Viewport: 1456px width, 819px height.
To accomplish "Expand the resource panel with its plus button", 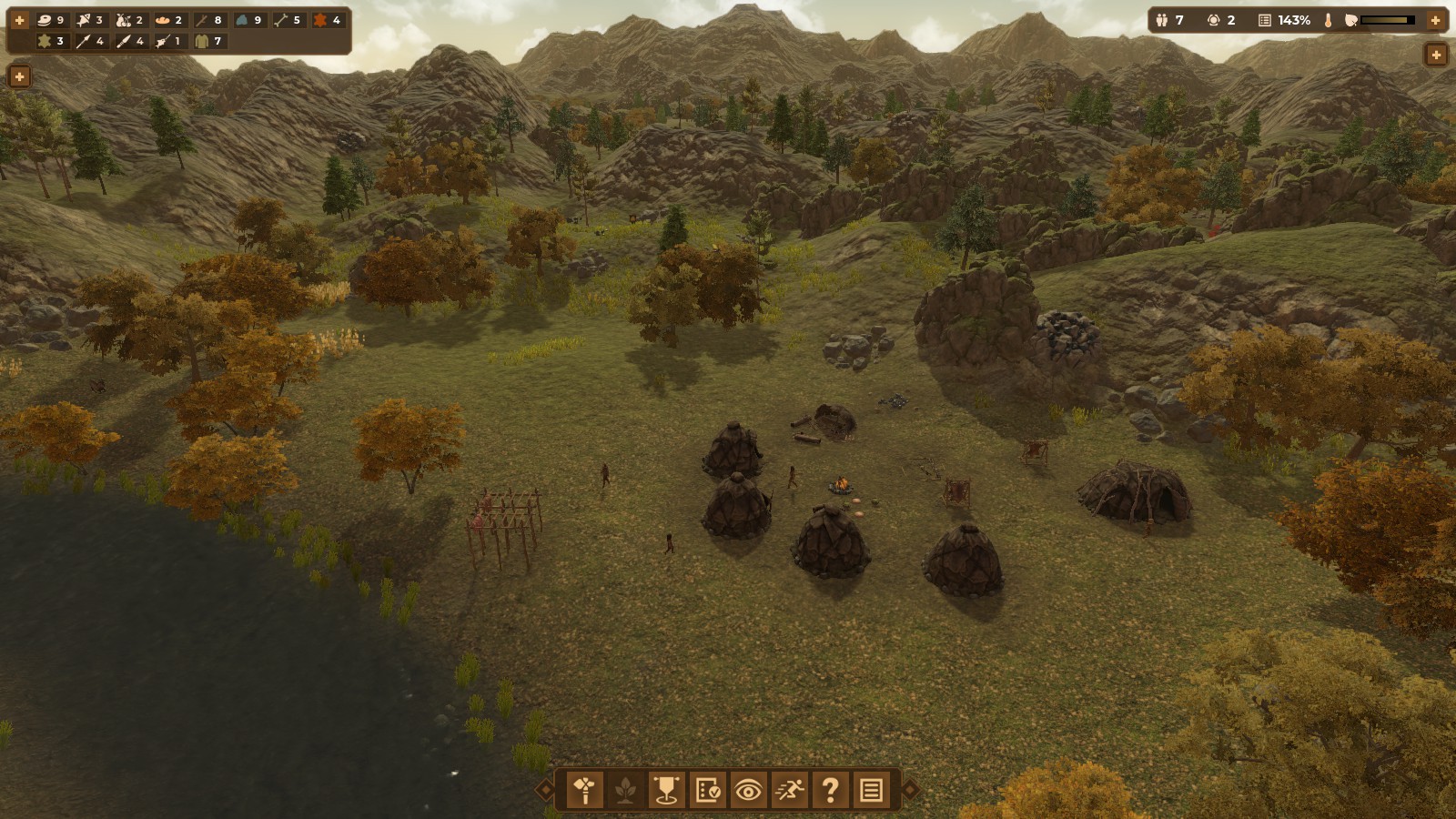I will (x=19, y=20).
